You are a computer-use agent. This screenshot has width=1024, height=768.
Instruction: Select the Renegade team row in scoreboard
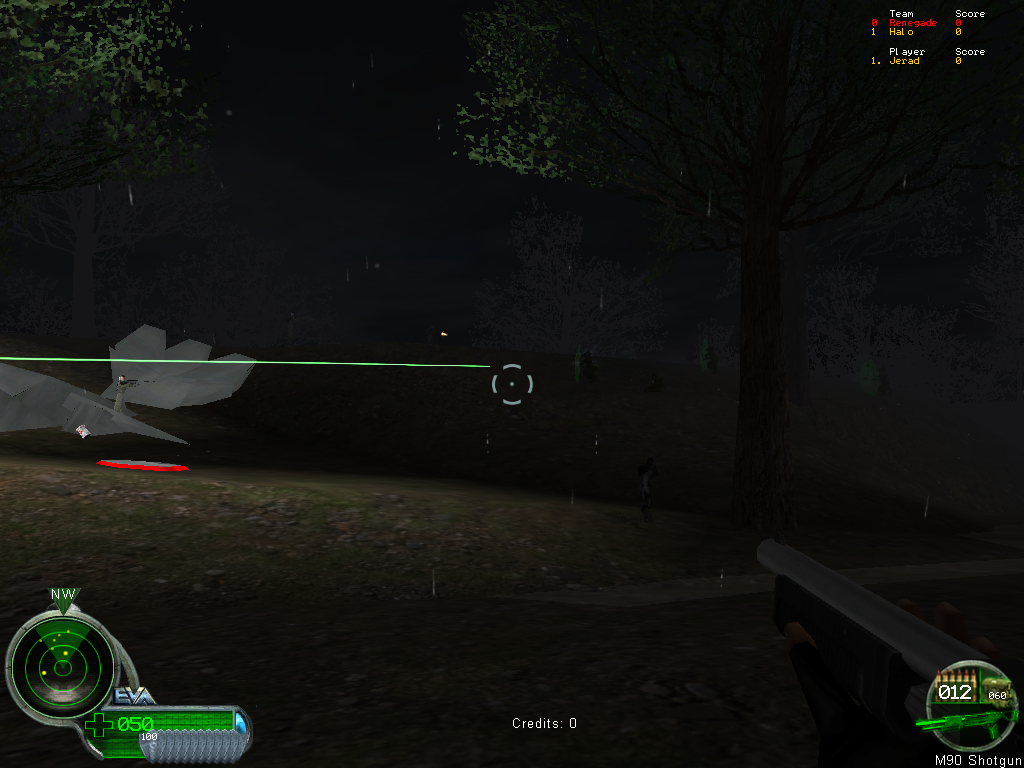click(x=913, y=23)
